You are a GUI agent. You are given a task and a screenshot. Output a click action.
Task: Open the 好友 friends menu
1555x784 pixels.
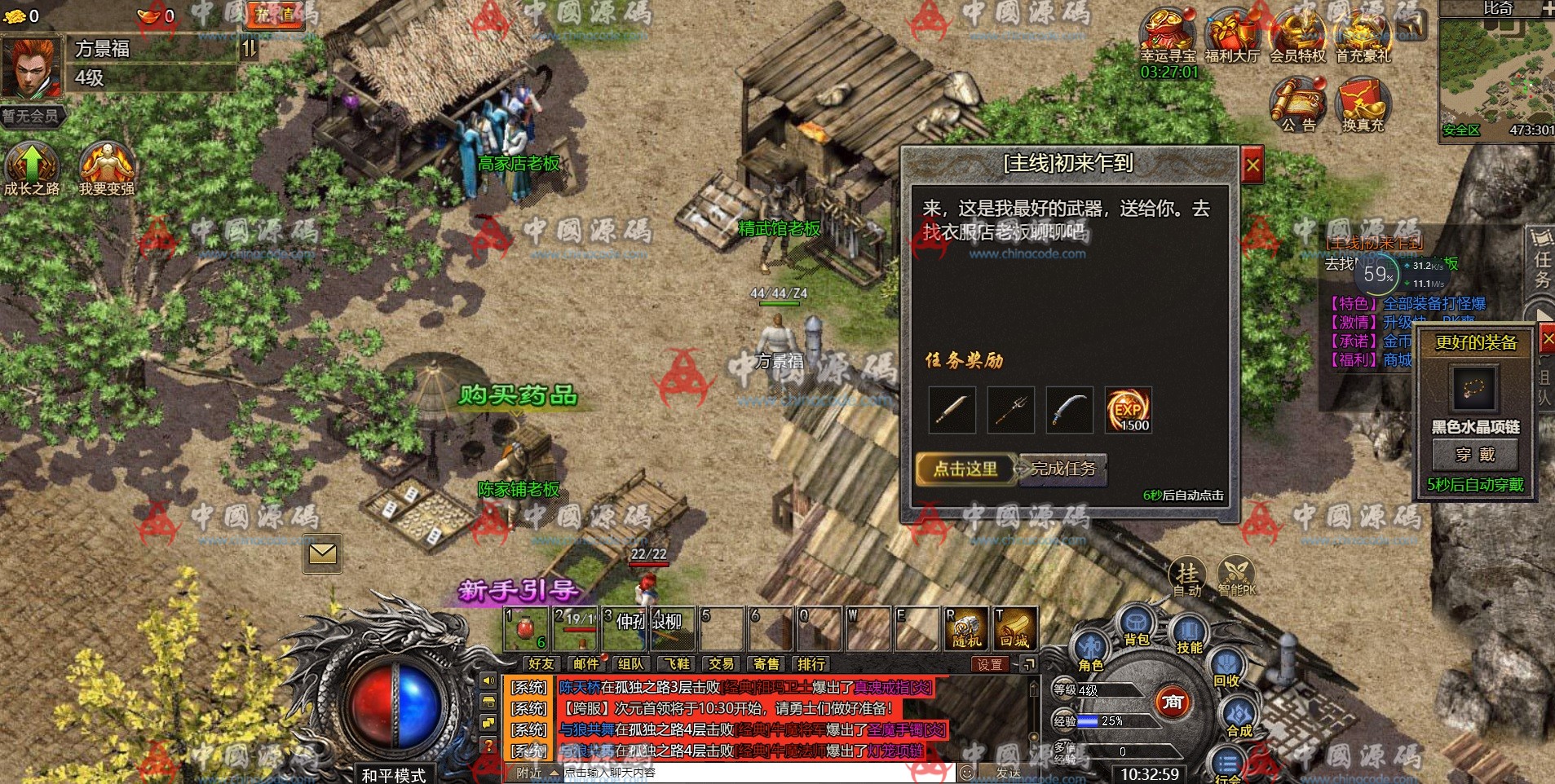coord(541,664)
